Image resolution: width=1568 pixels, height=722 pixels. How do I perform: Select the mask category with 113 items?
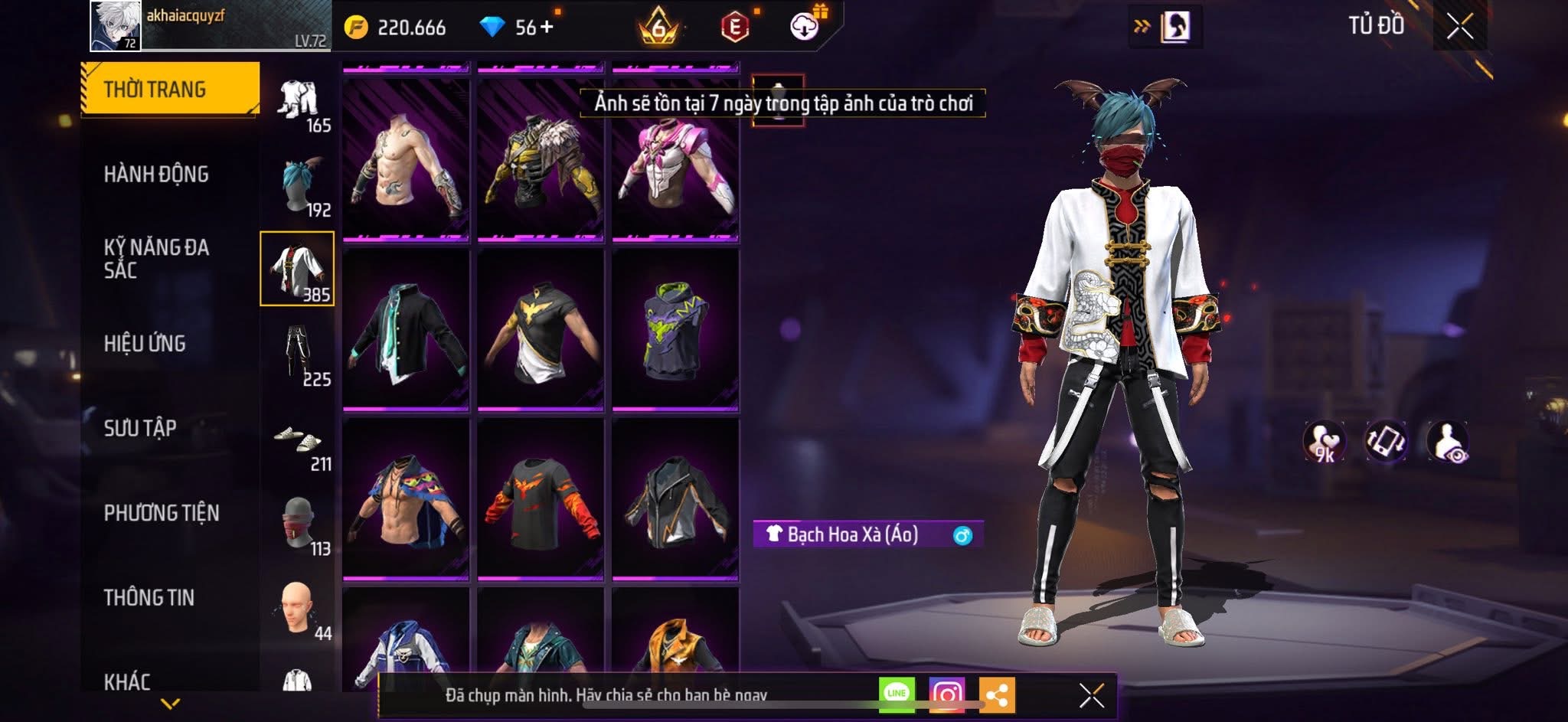tap(299, 524)
